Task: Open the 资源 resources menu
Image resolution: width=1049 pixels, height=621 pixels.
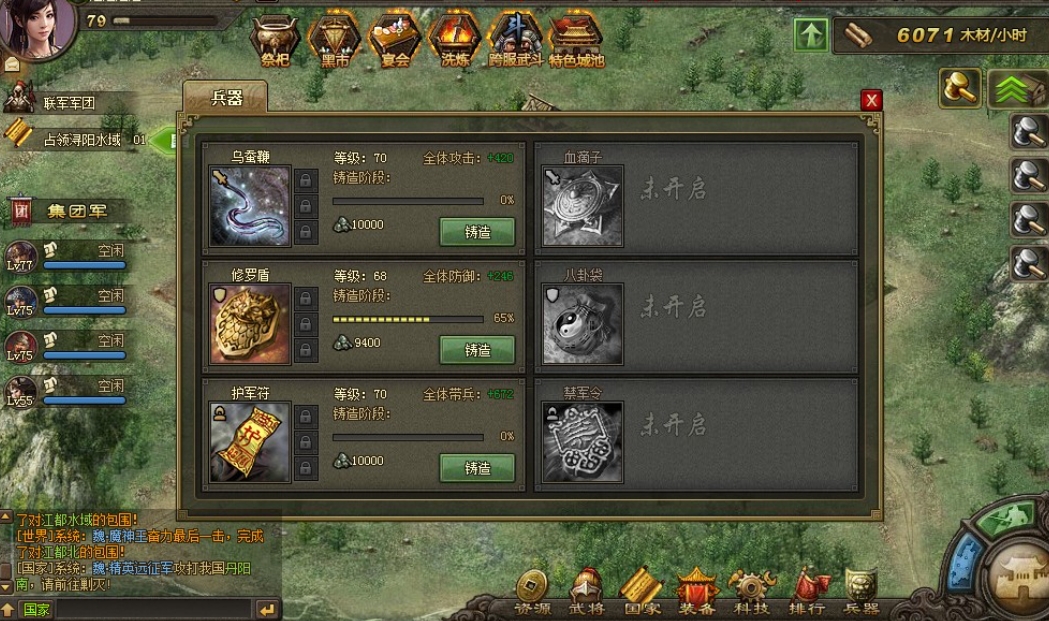Action: (x=531, y=592)
